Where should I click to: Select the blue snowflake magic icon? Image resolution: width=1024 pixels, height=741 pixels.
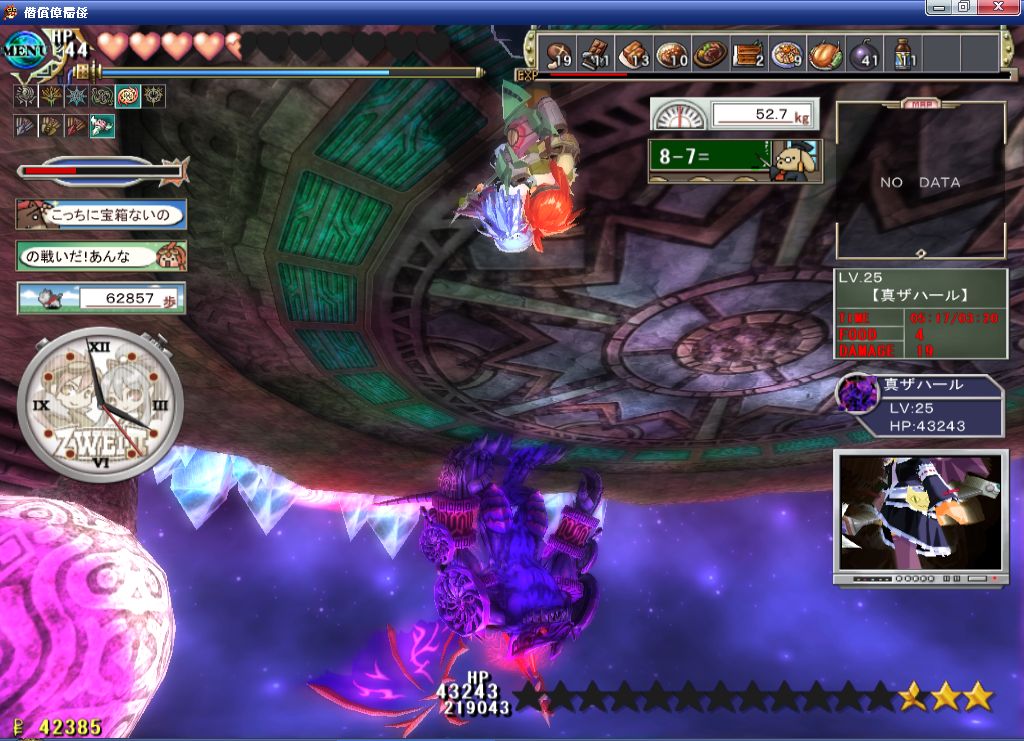(76, 97)
